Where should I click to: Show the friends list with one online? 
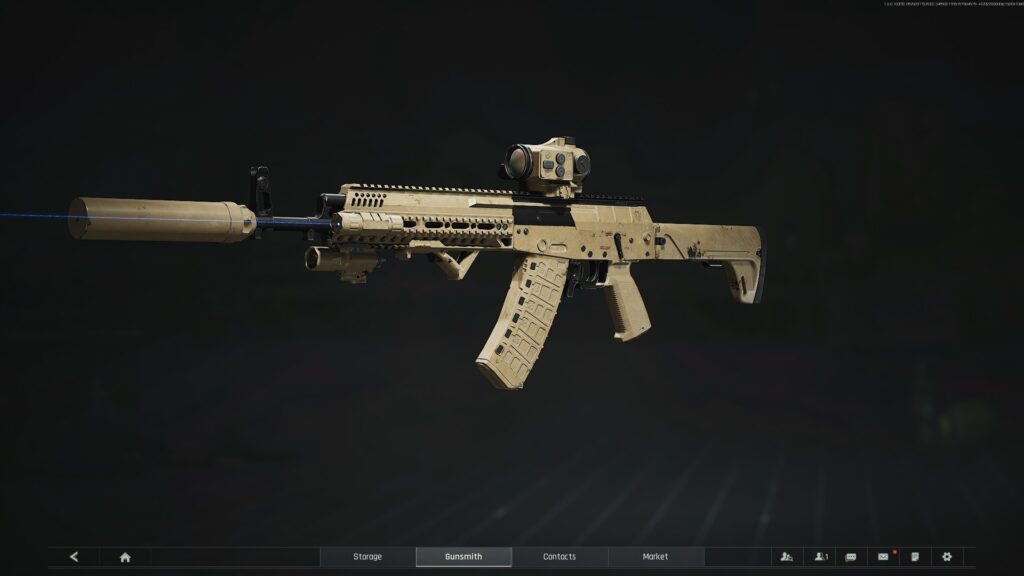coord(820,557)
